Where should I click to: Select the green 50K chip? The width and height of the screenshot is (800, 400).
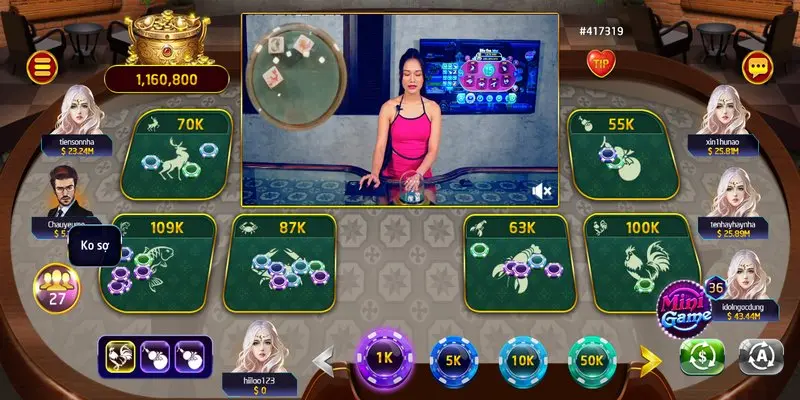[x=592, y=358]
